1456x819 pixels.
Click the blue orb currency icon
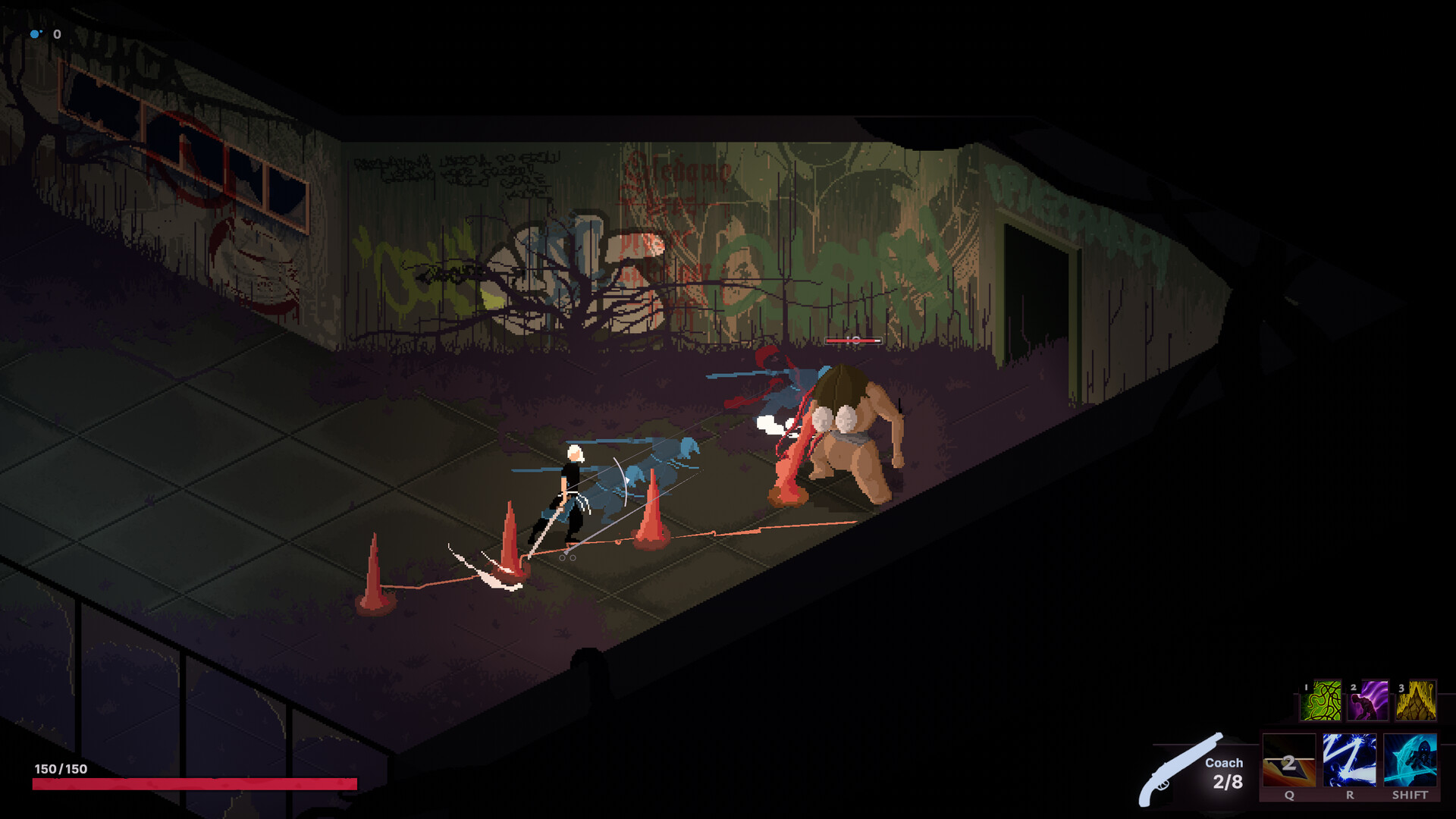[x=34, y=33]
